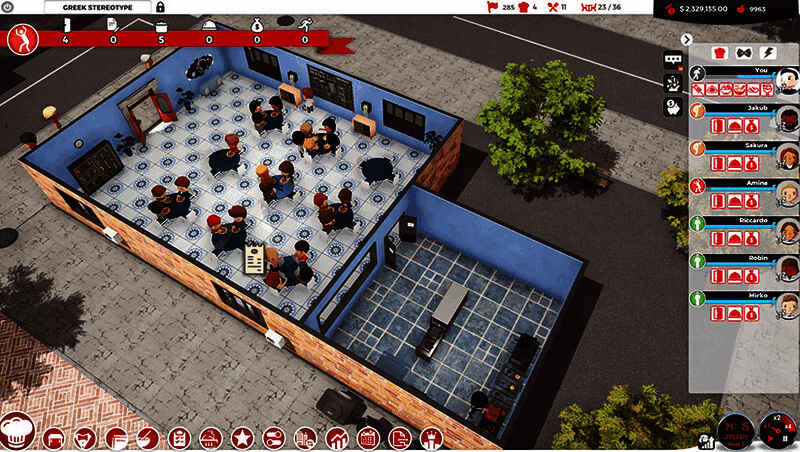Screen dimensions: 800x452
Task: Select staff member Mirko in the list
Action: (x=740, y=298)
